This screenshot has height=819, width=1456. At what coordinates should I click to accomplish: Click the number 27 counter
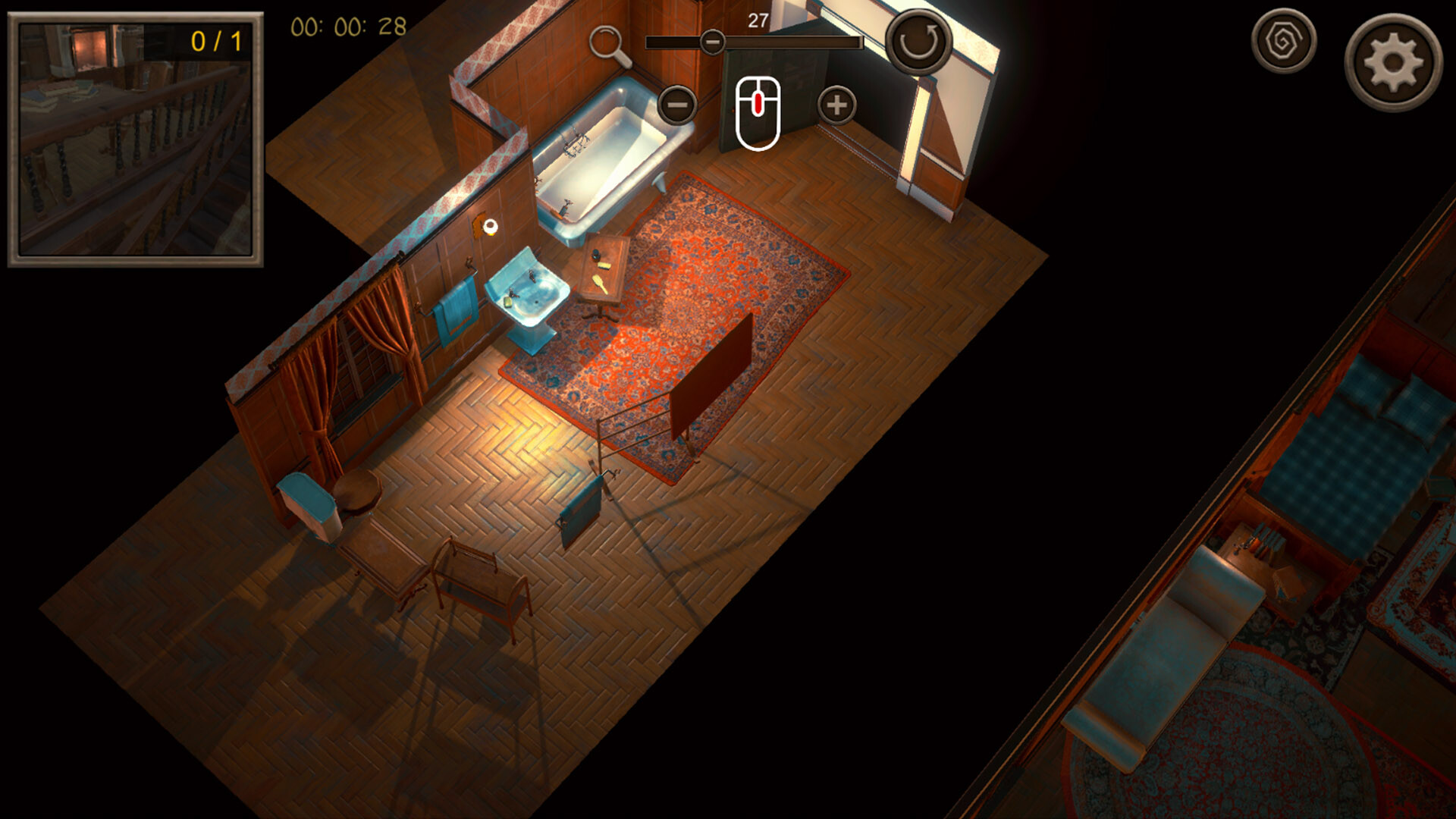756,23
